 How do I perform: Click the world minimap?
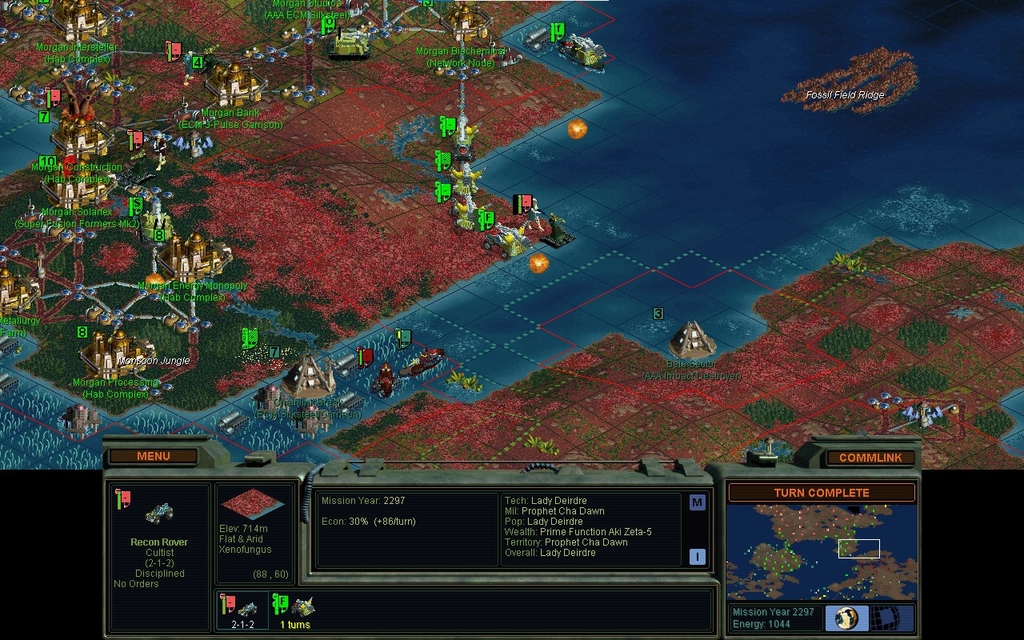click(x=820, y=551)
